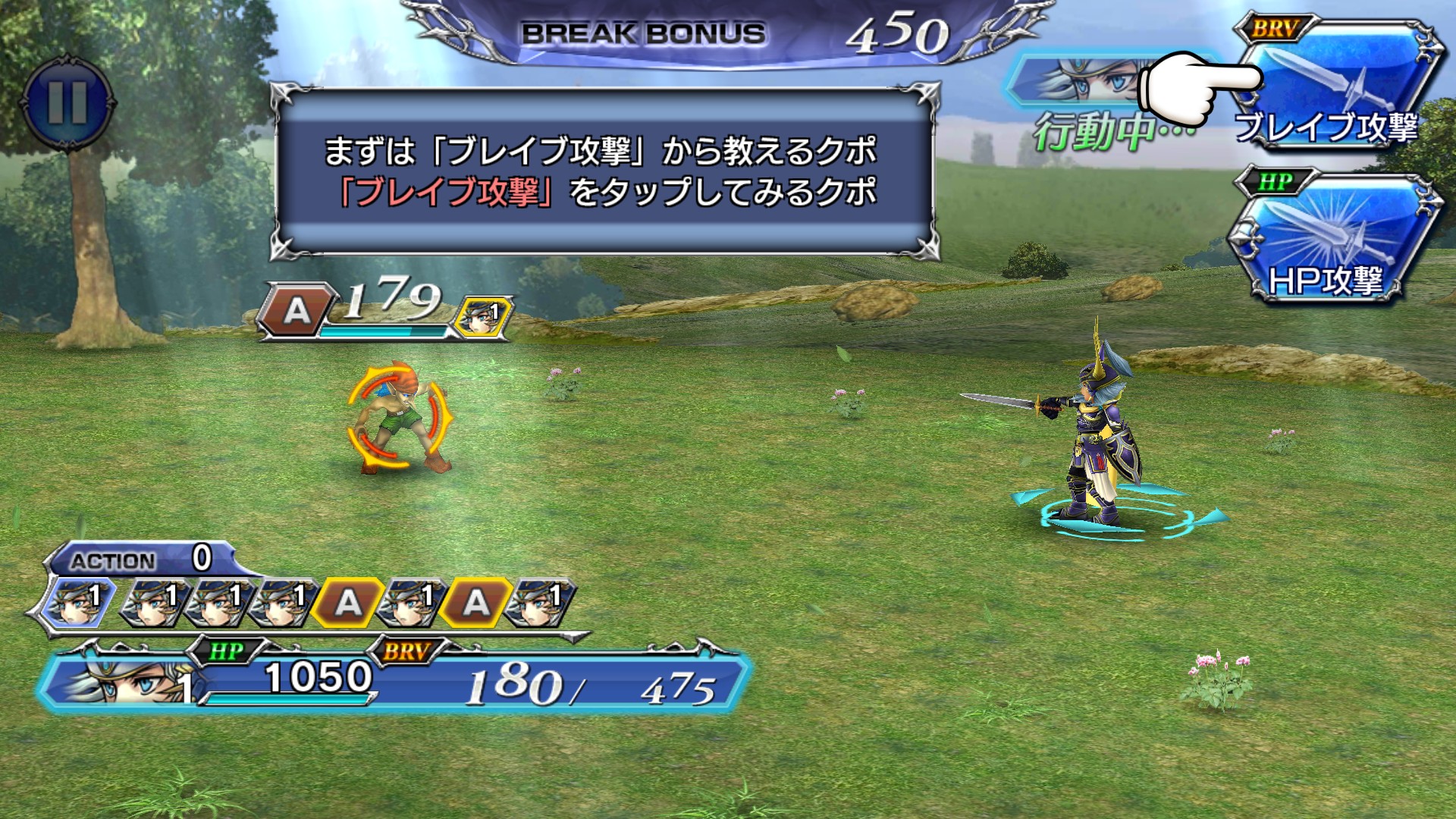The height and width of the screenshot is (819, 1456).
Task: Use the HP攻撃 attack button
Action: (x=1333, y=243)
